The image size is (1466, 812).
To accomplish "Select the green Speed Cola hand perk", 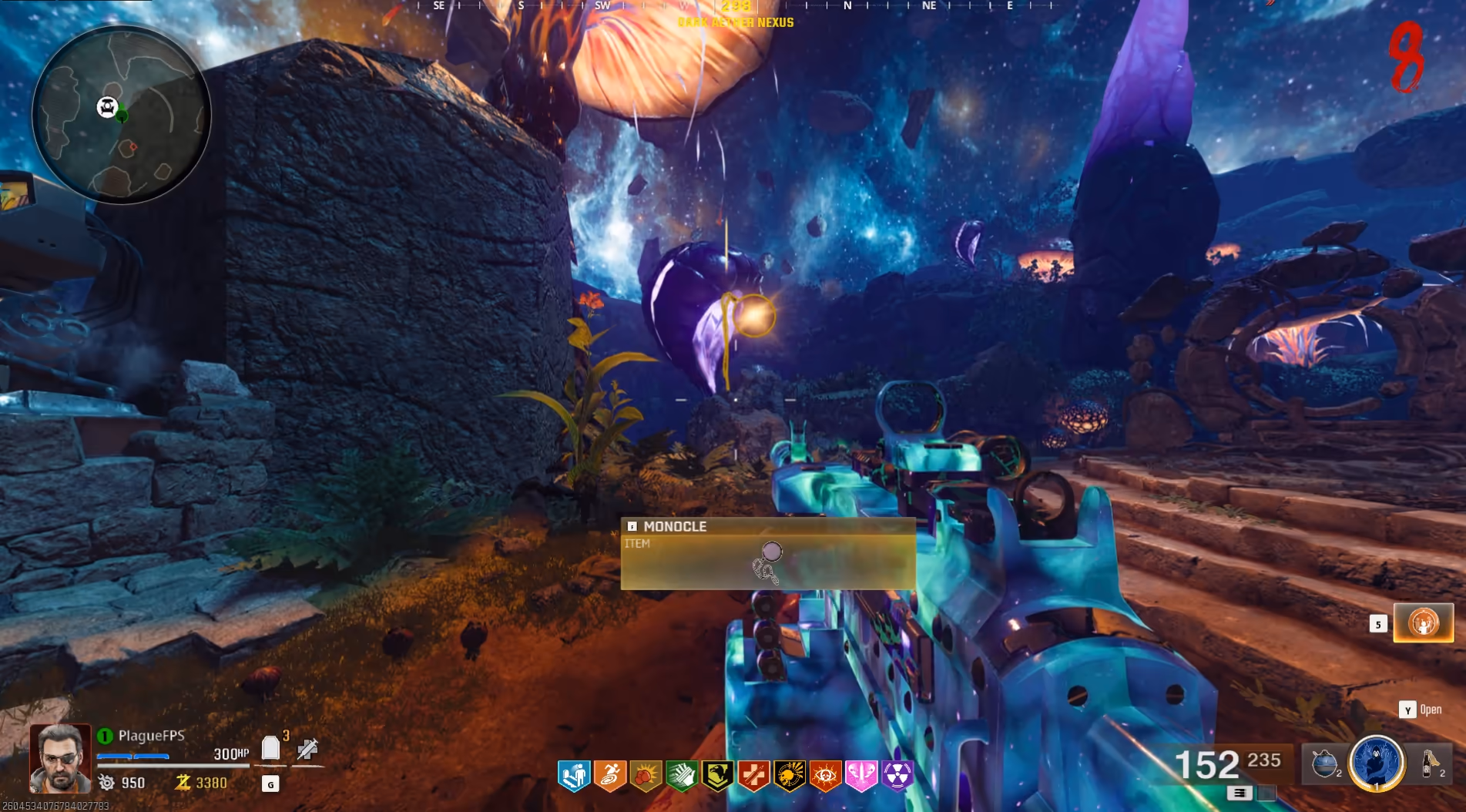I will (x=682, y=776).
